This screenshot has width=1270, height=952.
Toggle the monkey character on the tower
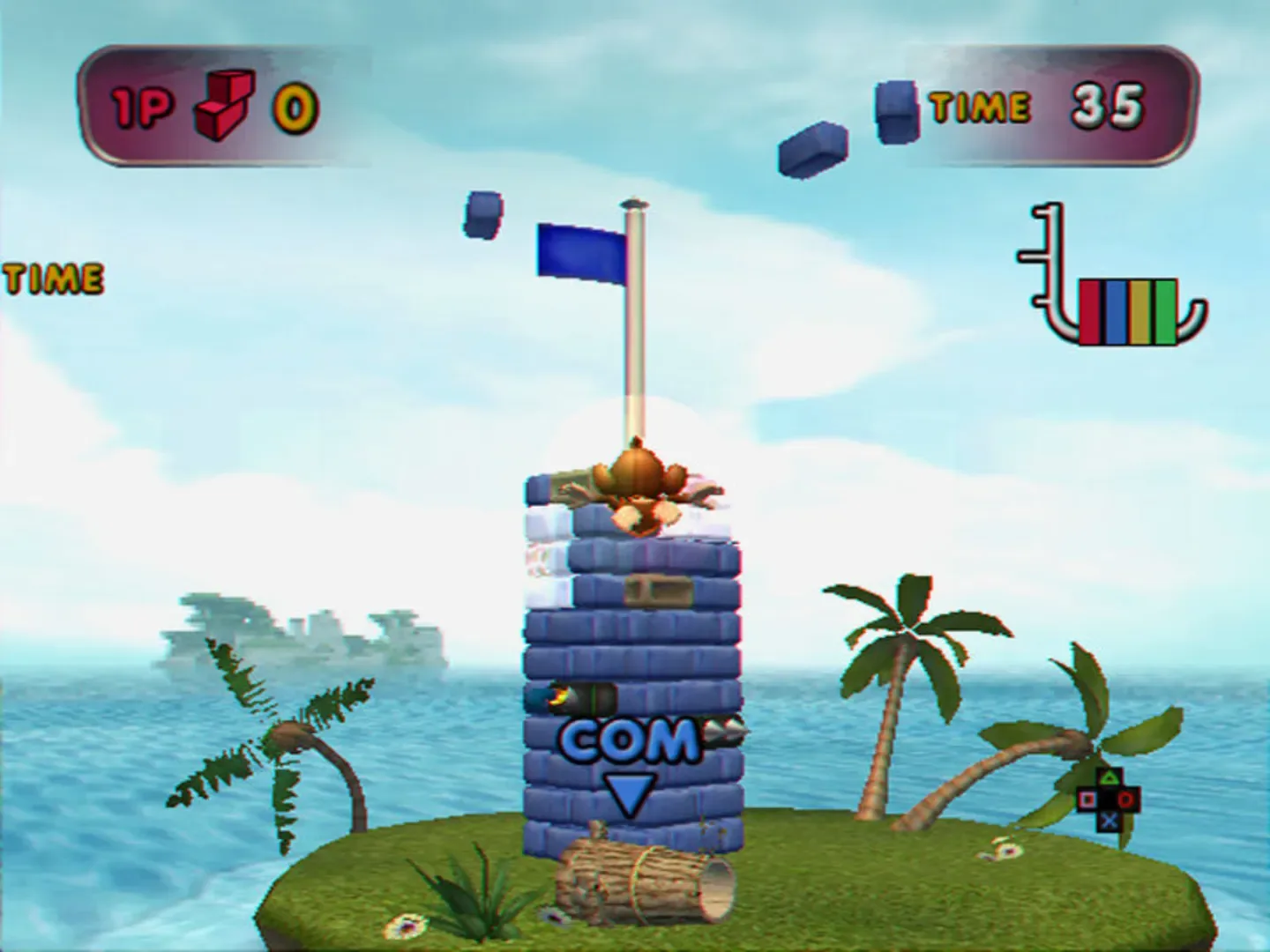pos(637,487)
